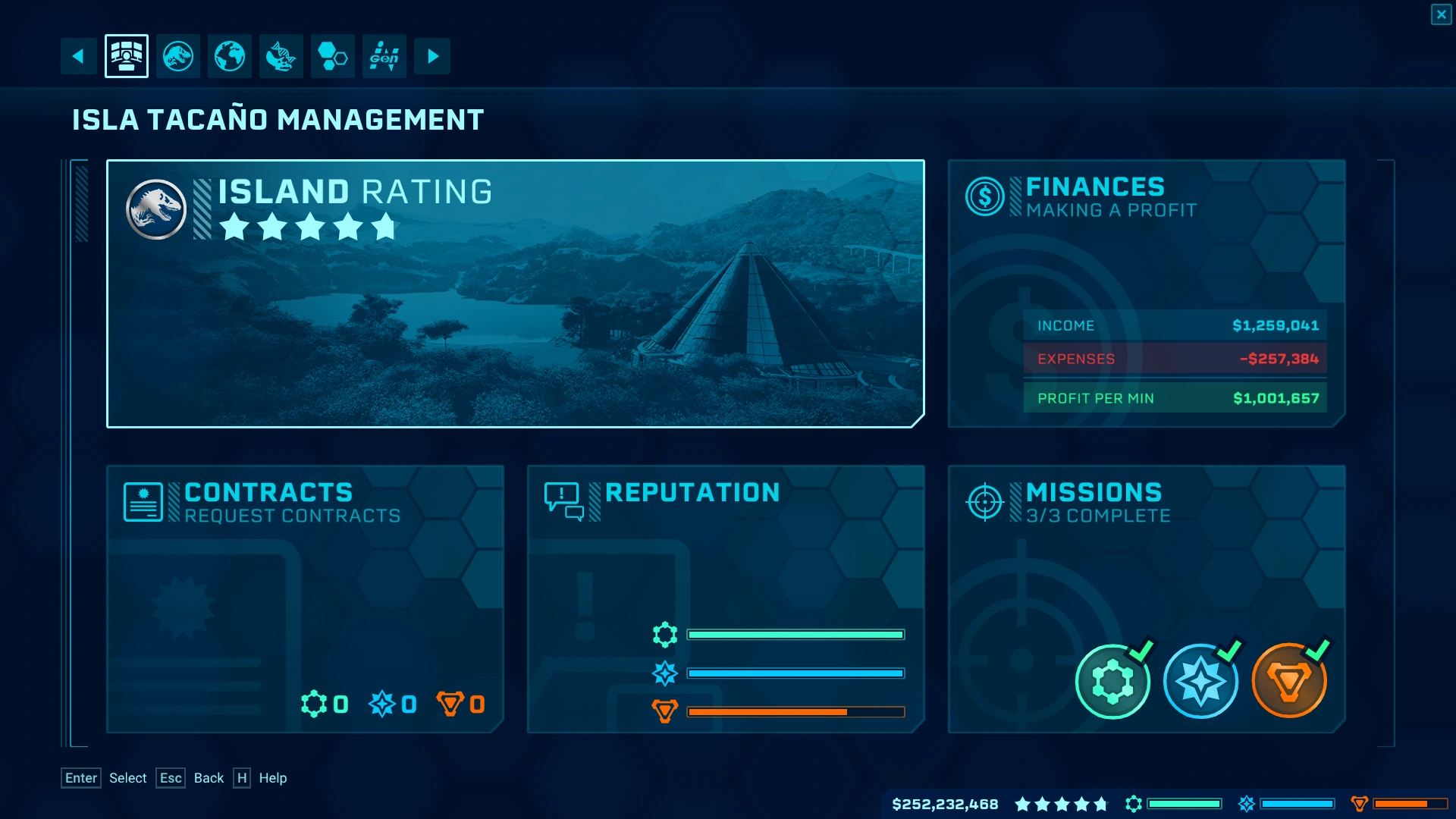Open the DNA research icon
Viewport: 1456px width, 819px height.
tap(281, 55)
